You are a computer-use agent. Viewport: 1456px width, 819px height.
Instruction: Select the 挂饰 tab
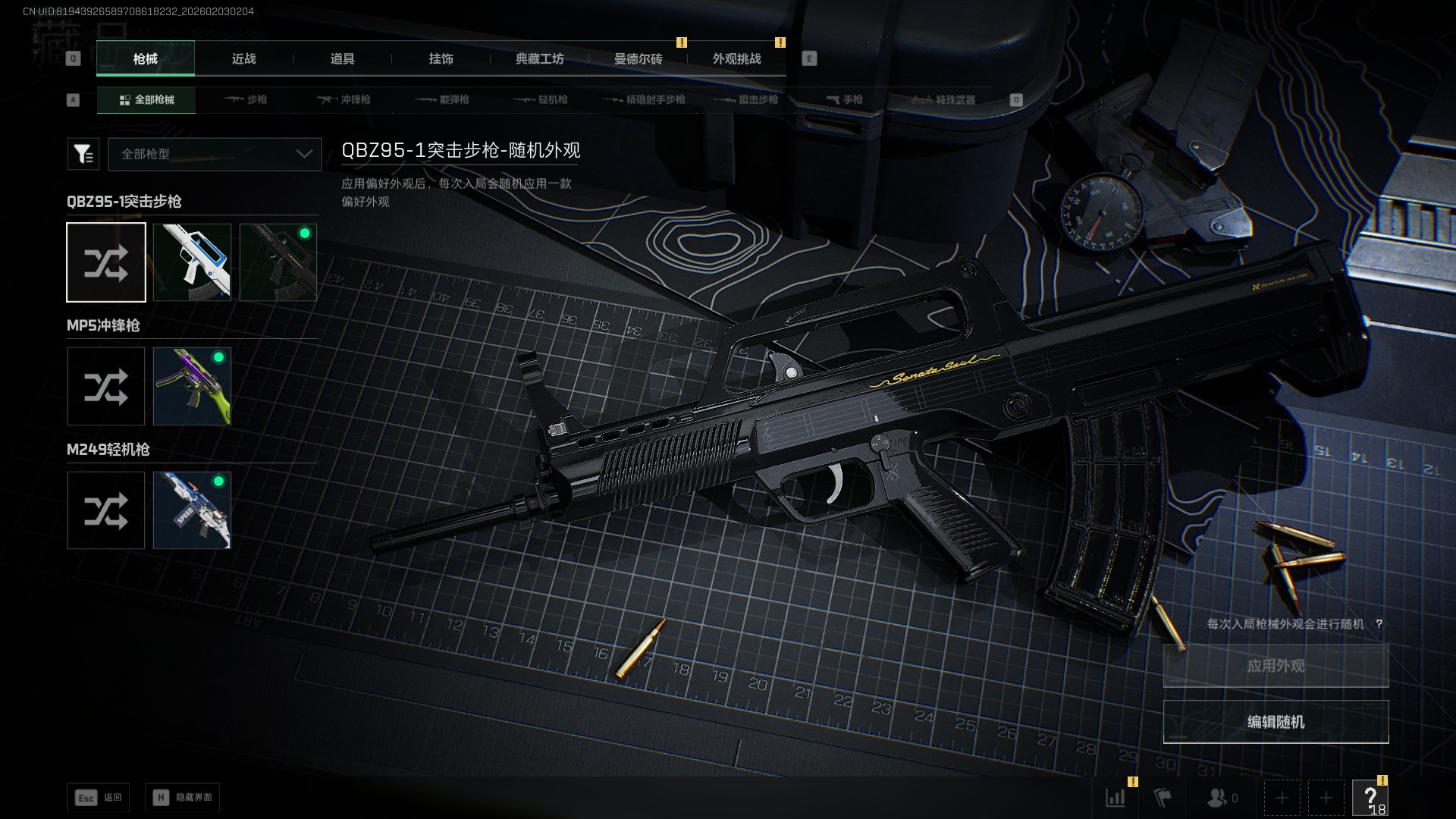click(x=441, y=59)
